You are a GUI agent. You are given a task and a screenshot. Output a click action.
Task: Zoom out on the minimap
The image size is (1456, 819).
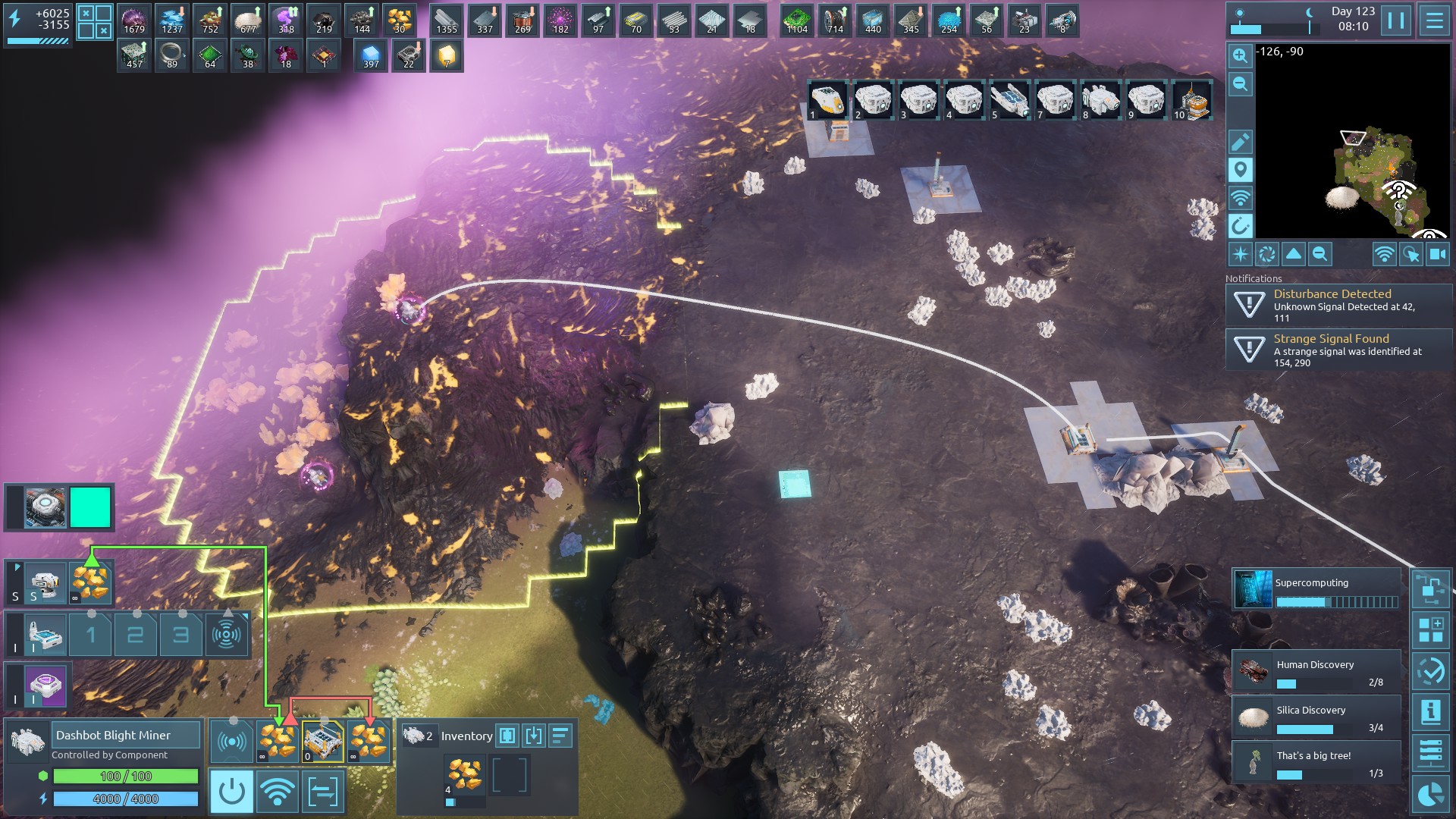(1240, 84)
